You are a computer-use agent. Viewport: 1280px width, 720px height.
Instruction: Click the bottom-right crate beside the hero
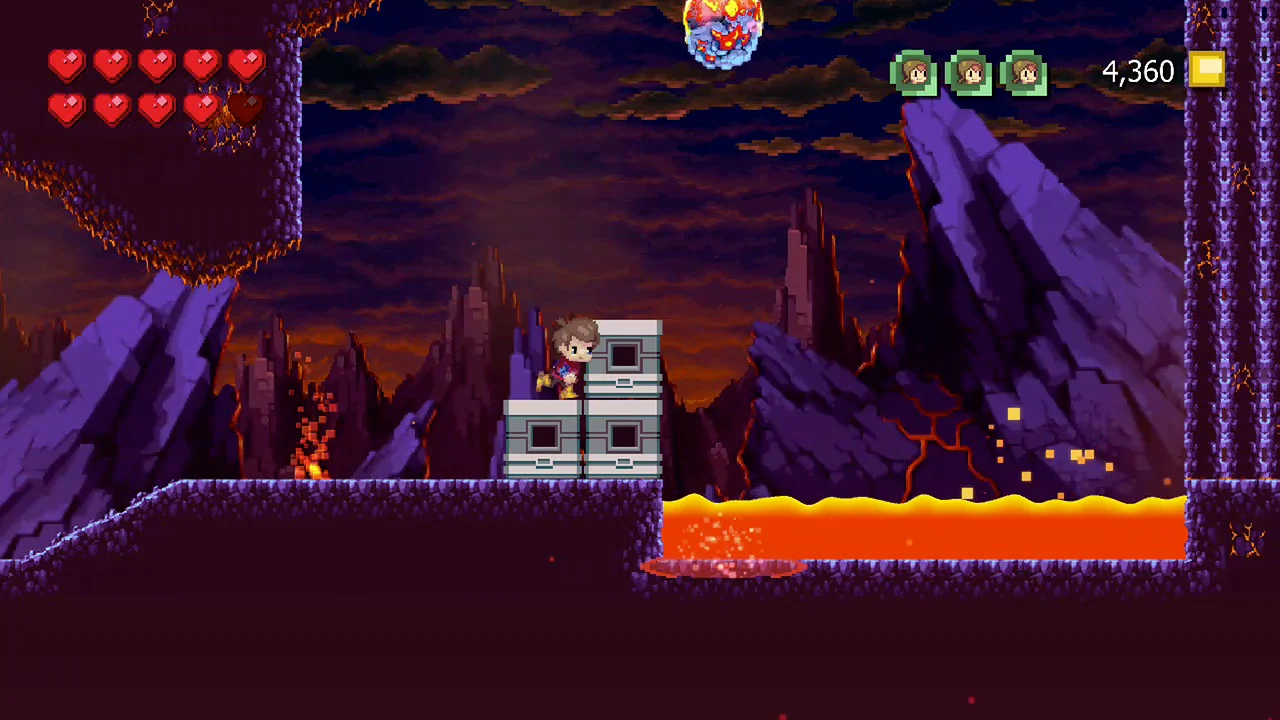click(625, 435)
